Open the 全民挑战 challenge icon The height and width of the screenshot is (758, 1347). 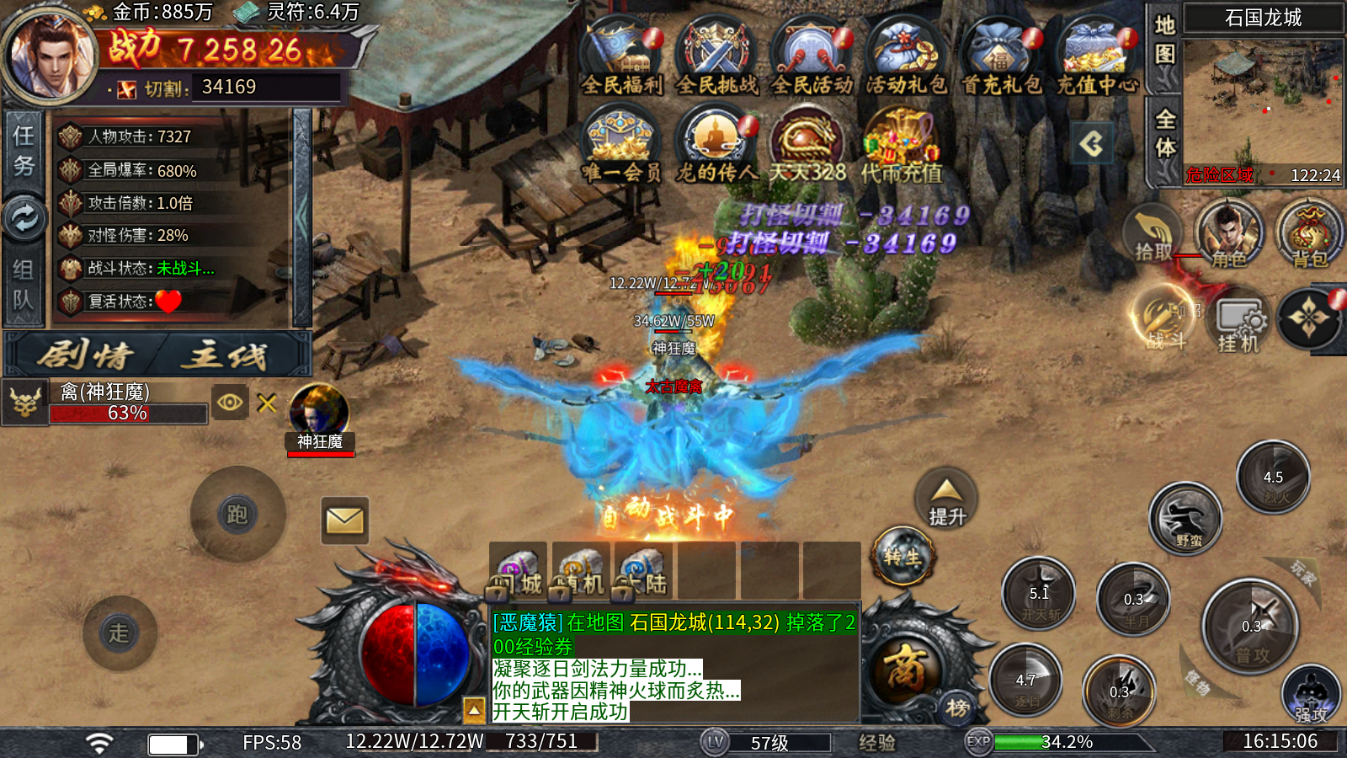tap(716, 55)
